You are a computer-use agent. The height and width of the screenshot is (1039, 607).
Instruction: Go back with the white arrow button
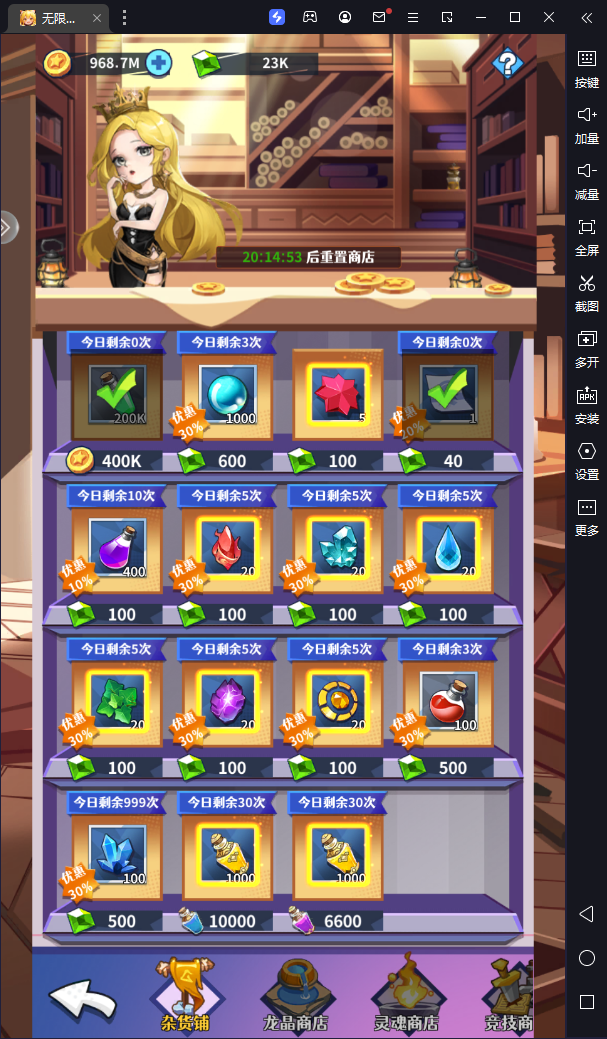(84, 998)
